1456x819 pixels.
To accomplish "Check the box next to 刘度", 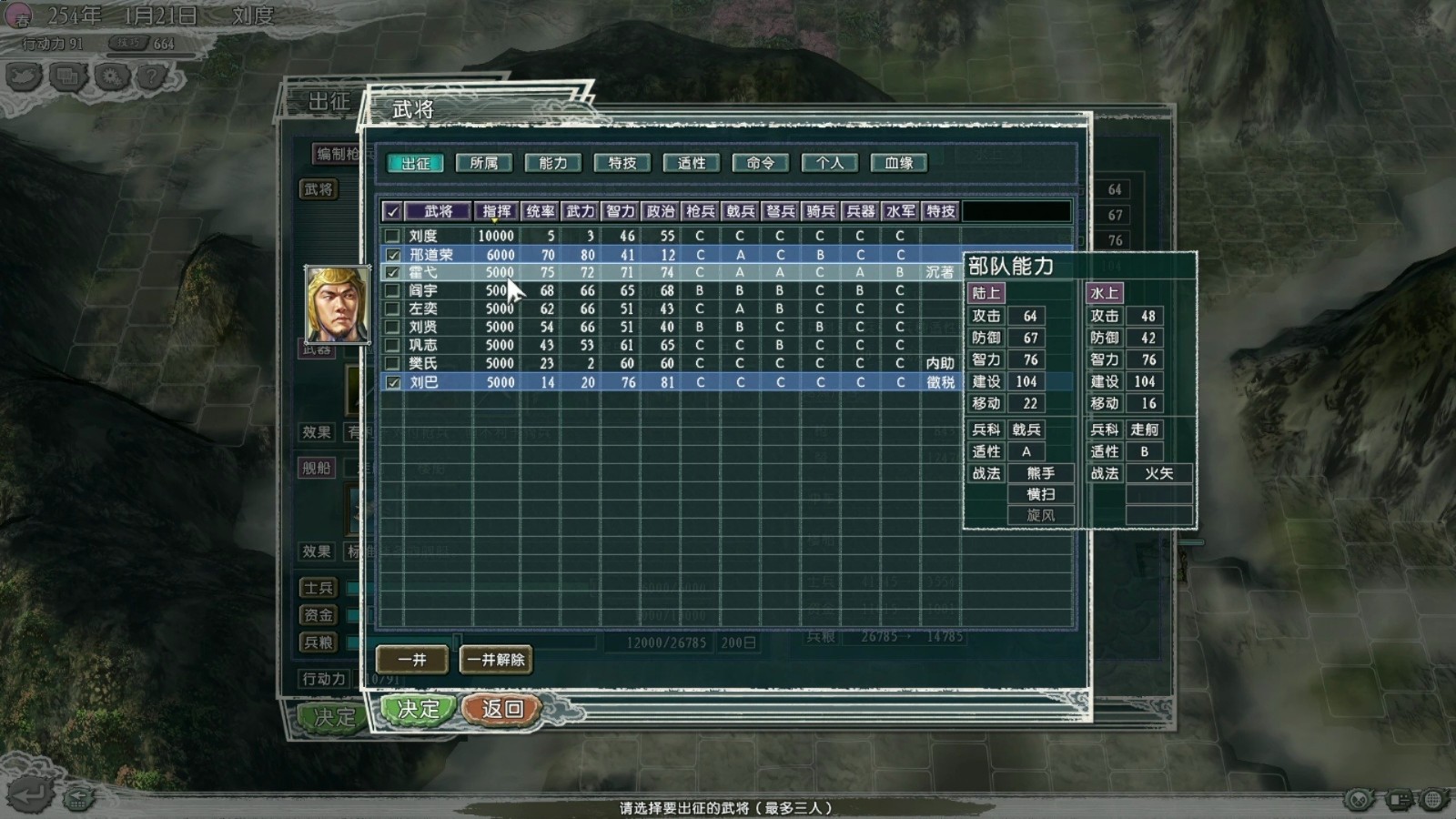I will 393,235.
